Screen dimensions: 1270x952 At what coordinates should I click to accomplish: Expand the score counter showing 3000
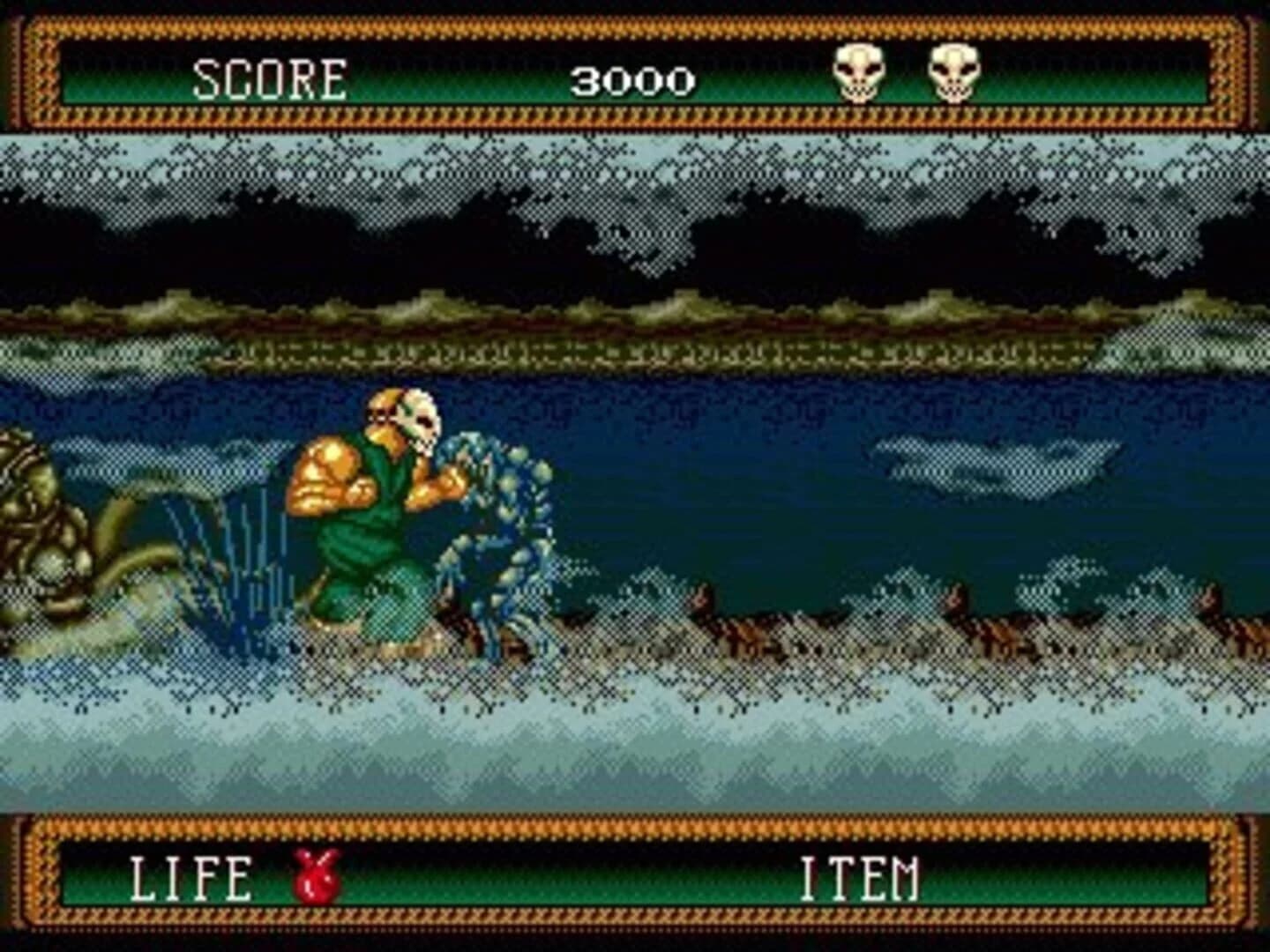pyautogui.click(x=633, y=81)
